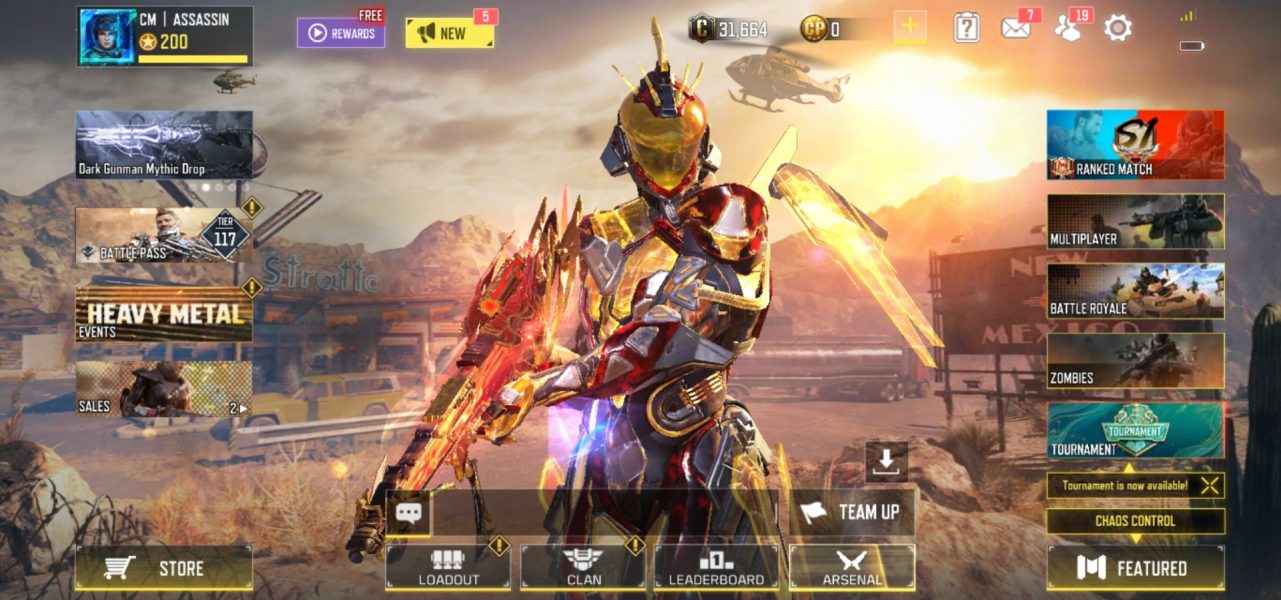Open the mail inbox envelope icon
The width and height of the screenshot is (1281, 600).
pos(1016,28)
